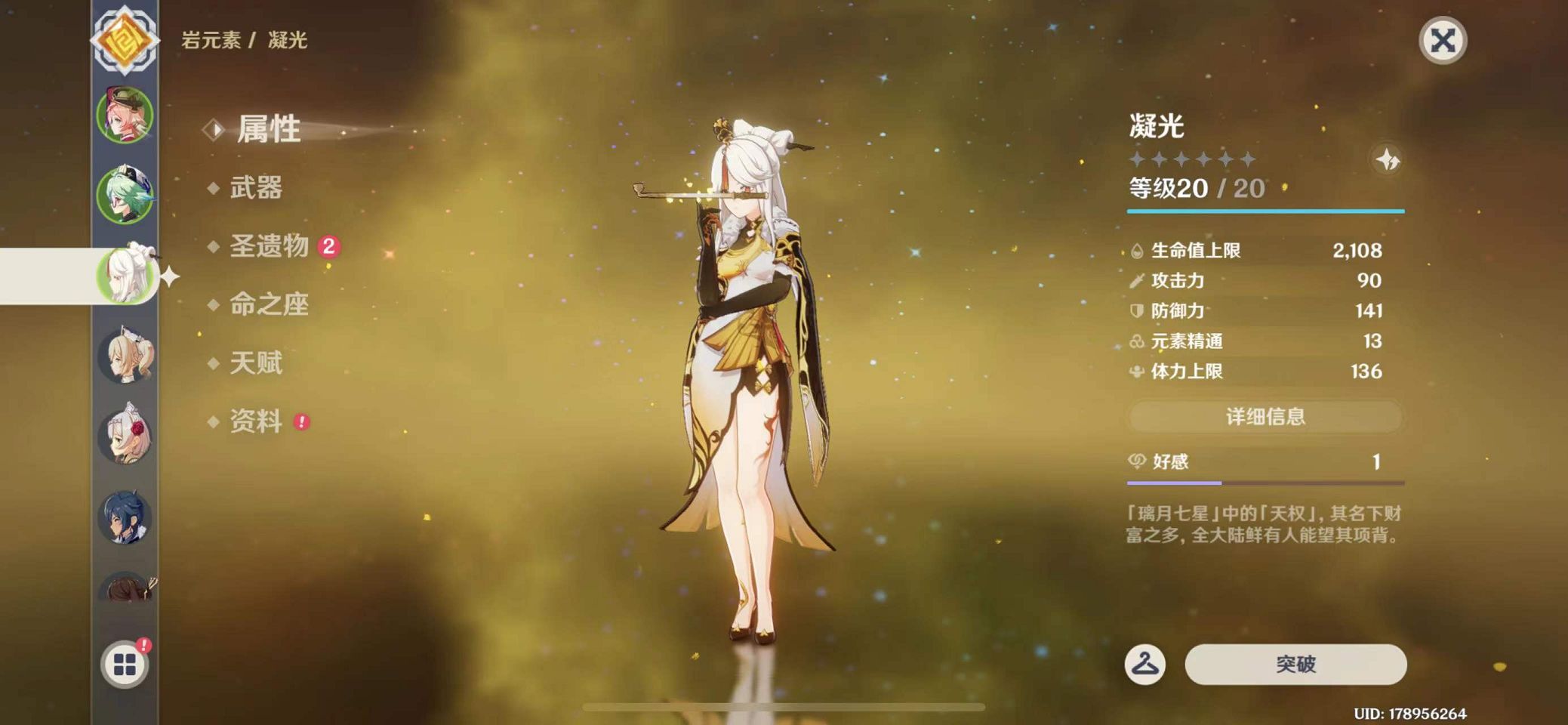The image size is (1568, 725).
Task: Close the character screen with X button
Action: (1442, 40)
